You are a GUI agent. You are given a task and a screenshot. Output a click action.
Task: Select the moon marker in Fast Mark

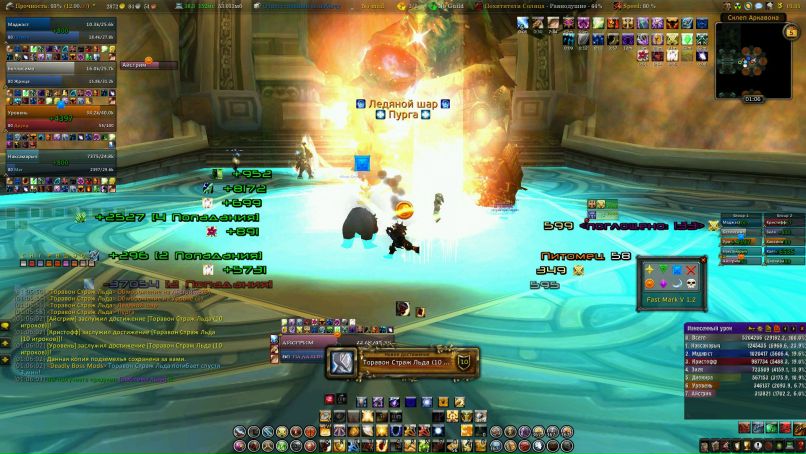coord(676,284)
